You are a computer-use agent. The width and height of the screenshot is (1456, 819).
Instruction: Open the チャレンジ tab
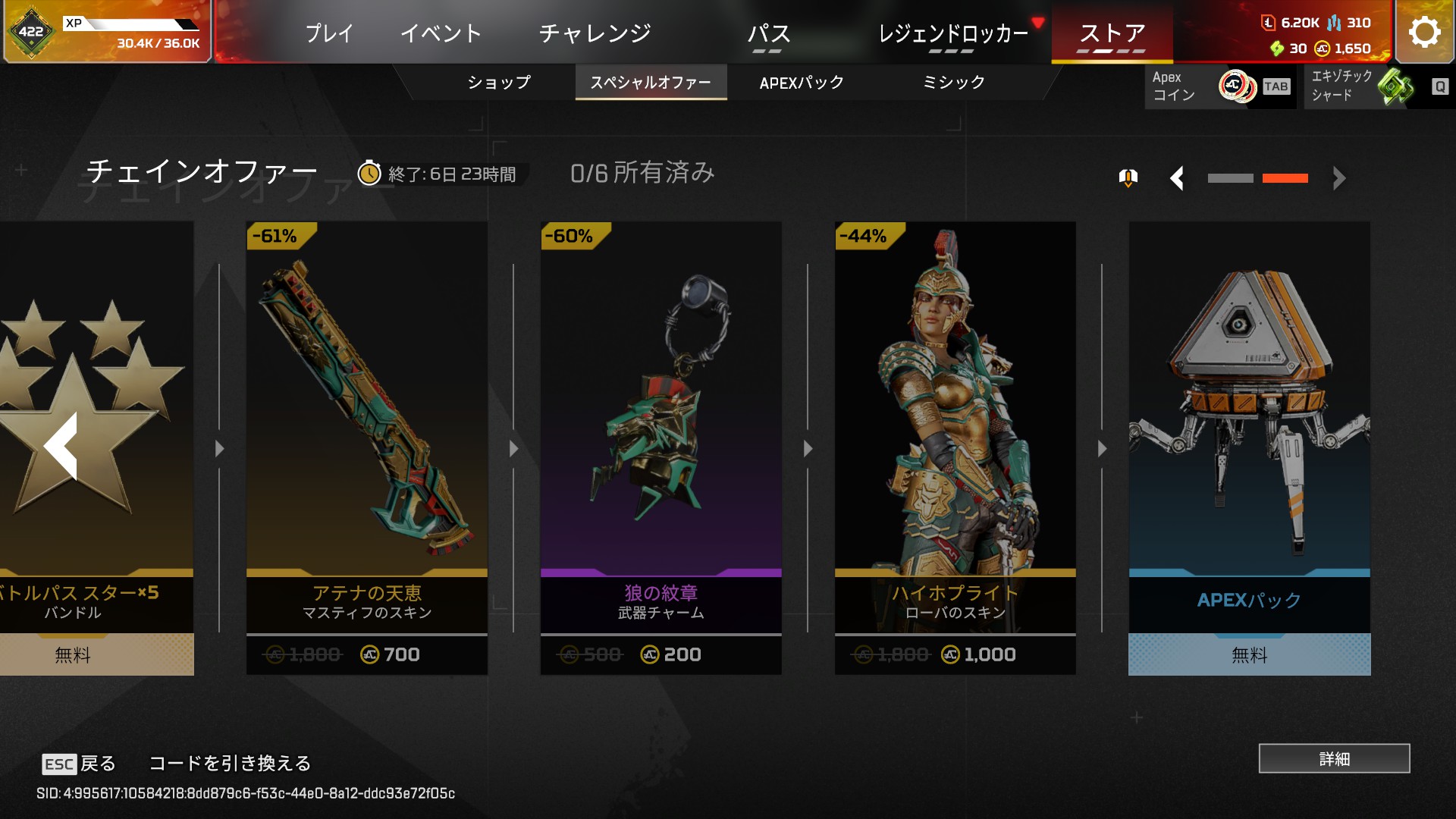click(595, 33)
